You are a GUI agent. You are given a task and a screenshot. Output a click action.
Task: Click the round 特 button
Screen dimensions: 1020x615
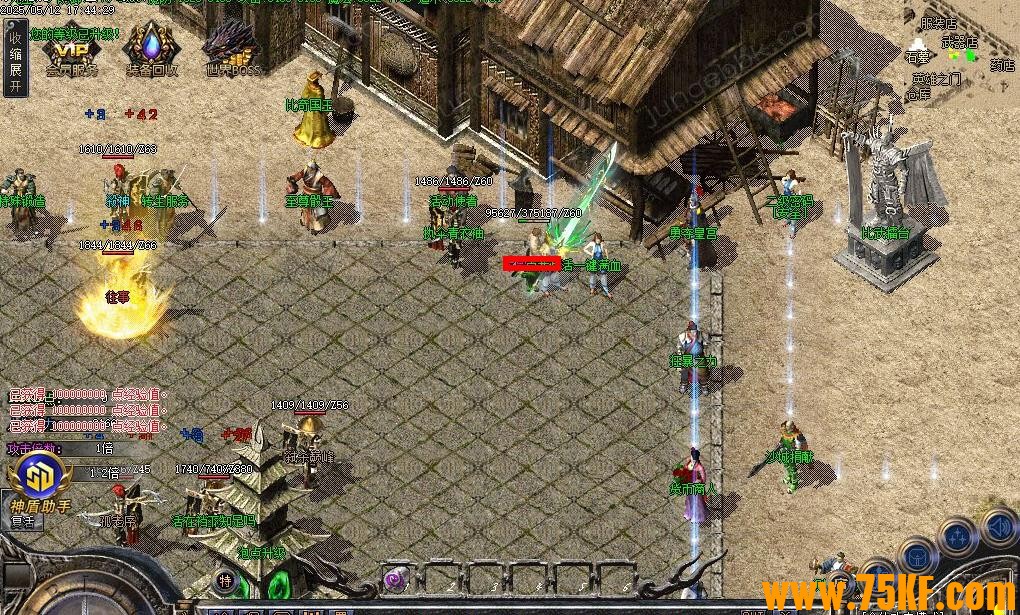coord(226,579)
